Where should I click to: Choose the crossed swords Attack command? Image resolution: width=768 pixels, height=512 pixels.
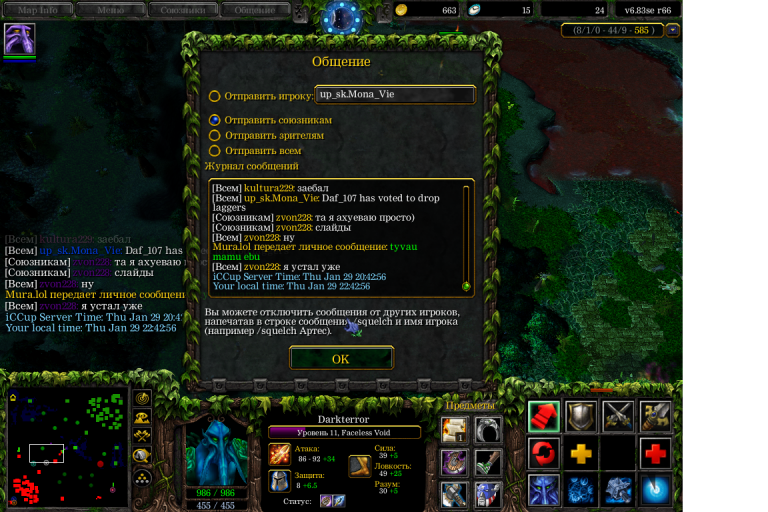pyautogui.click(x=618, y=416)
